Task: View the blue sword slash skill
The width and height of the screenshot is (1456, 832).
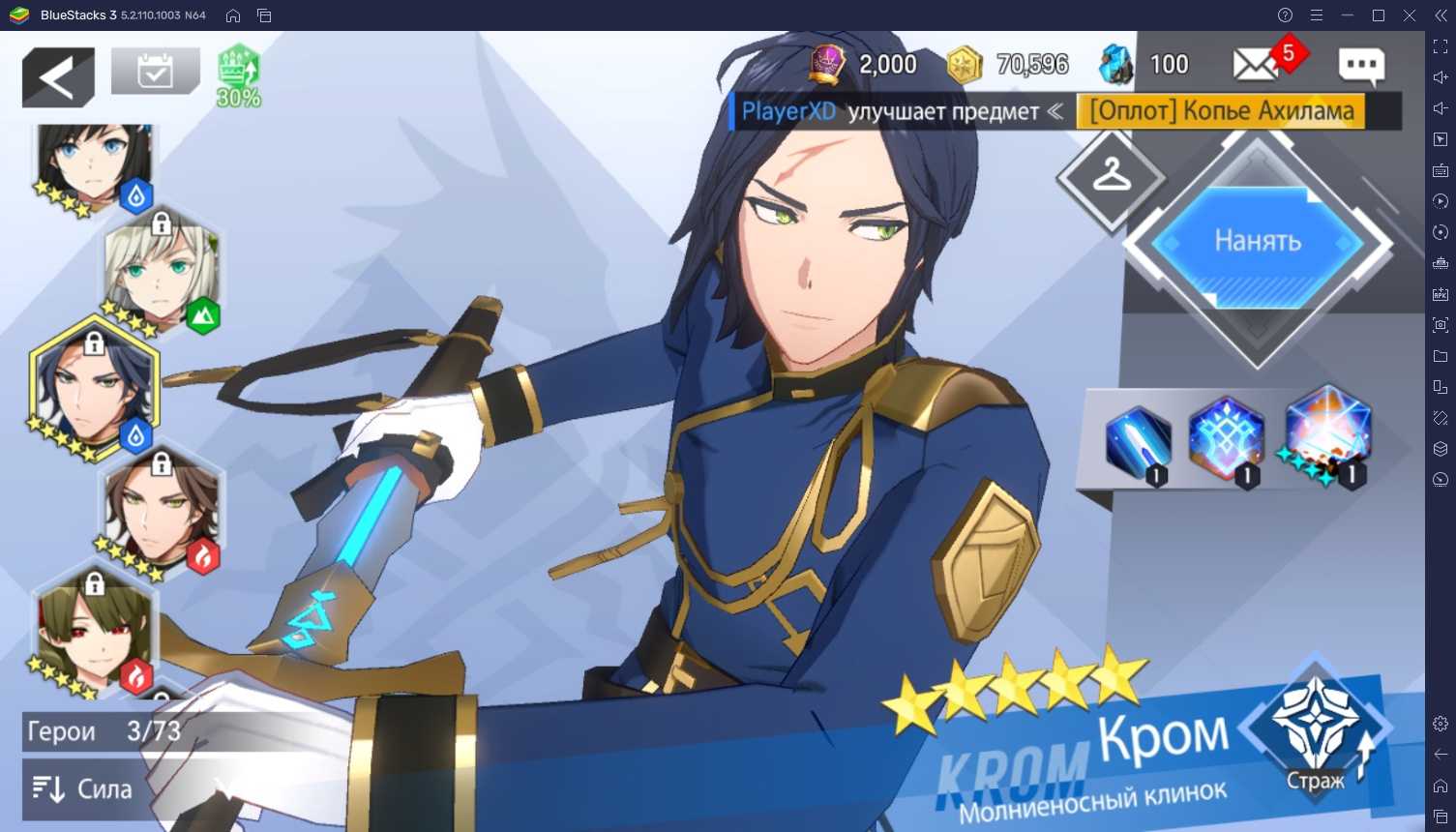Action: [x=1138, y=443]
